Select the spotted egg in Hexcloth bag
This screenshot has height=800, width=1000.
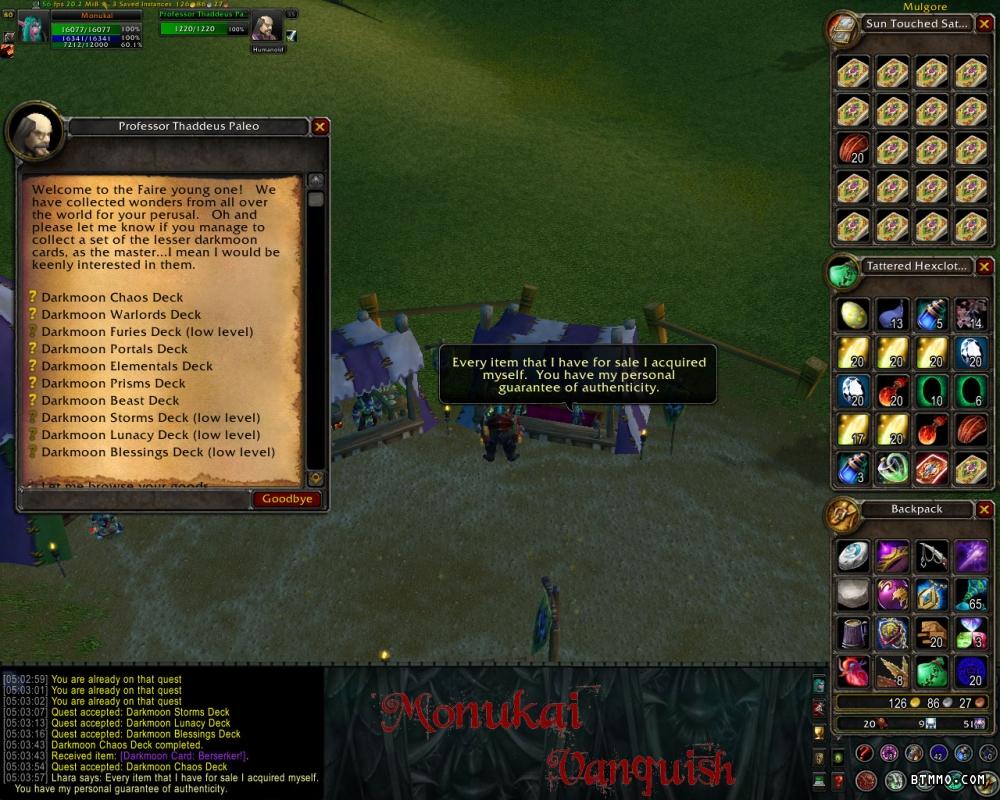tap(853, 314)
